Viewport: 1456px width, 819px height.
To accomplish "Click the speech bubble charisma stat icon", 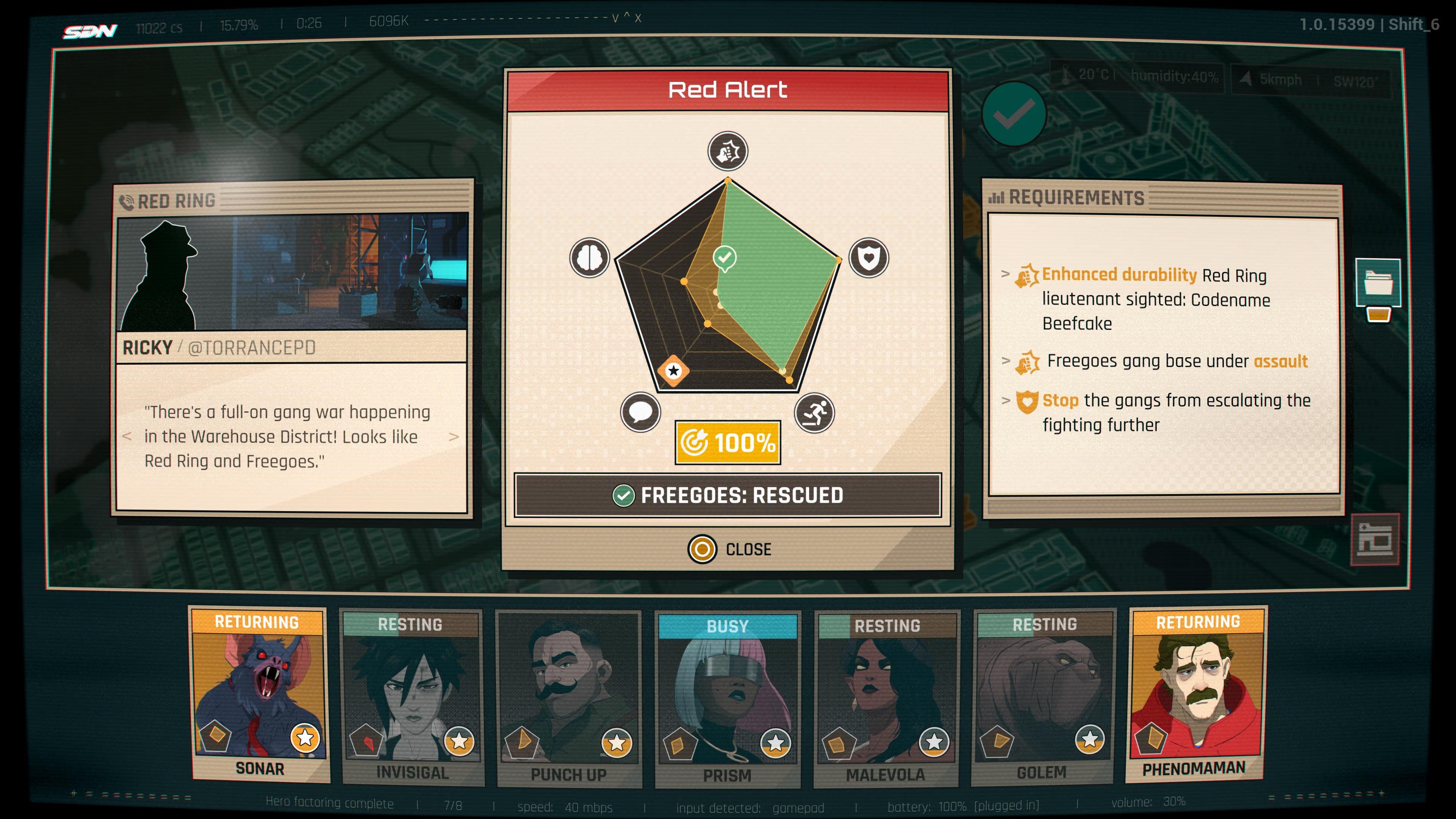I will click(640, 412).
